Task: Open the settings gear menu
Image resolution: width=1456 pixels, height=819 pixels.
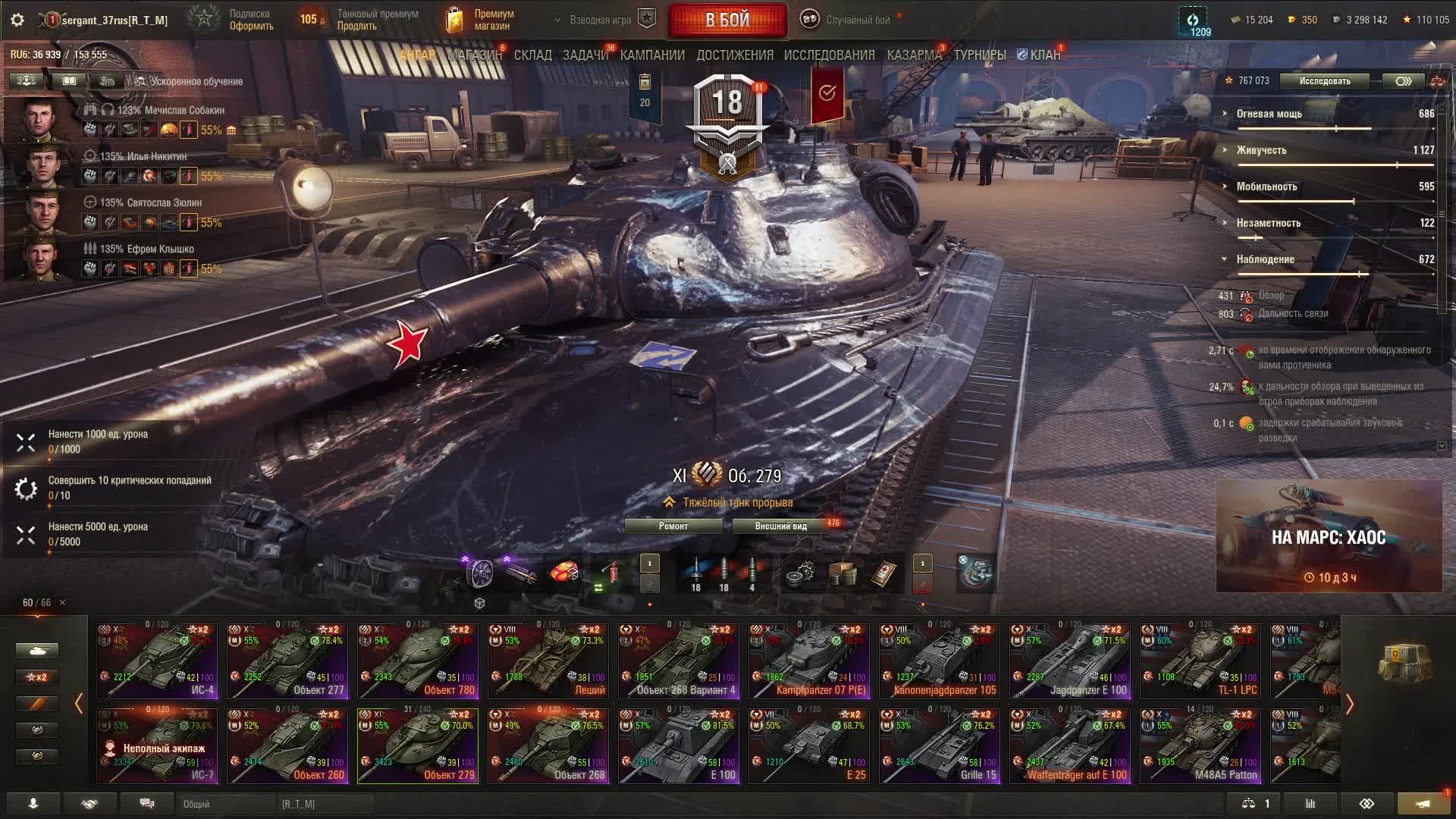Action: 17,20
